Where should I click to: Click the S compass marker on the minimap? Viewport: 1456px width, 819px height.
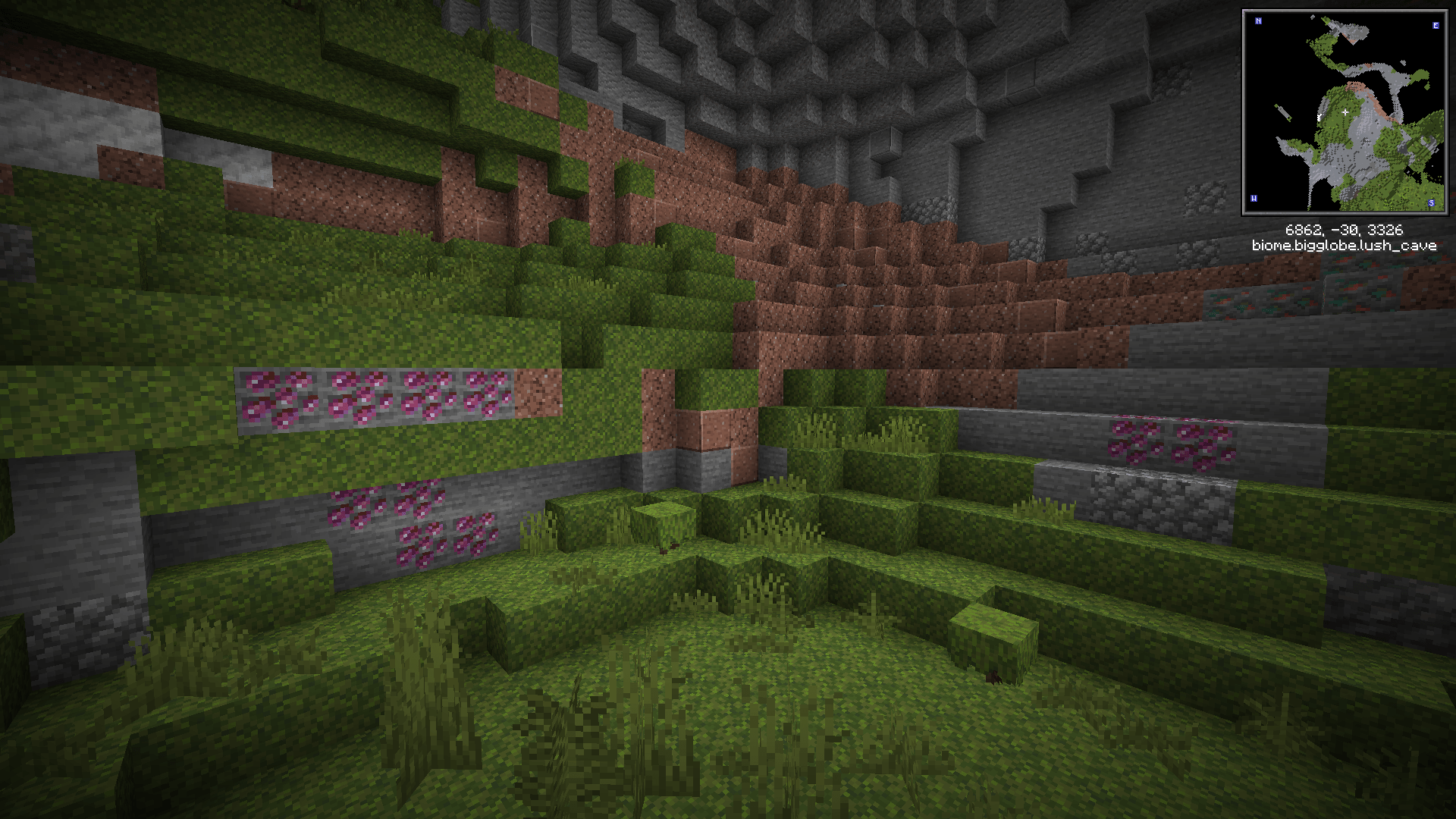pyautogui.click(x=1432, y=203)
